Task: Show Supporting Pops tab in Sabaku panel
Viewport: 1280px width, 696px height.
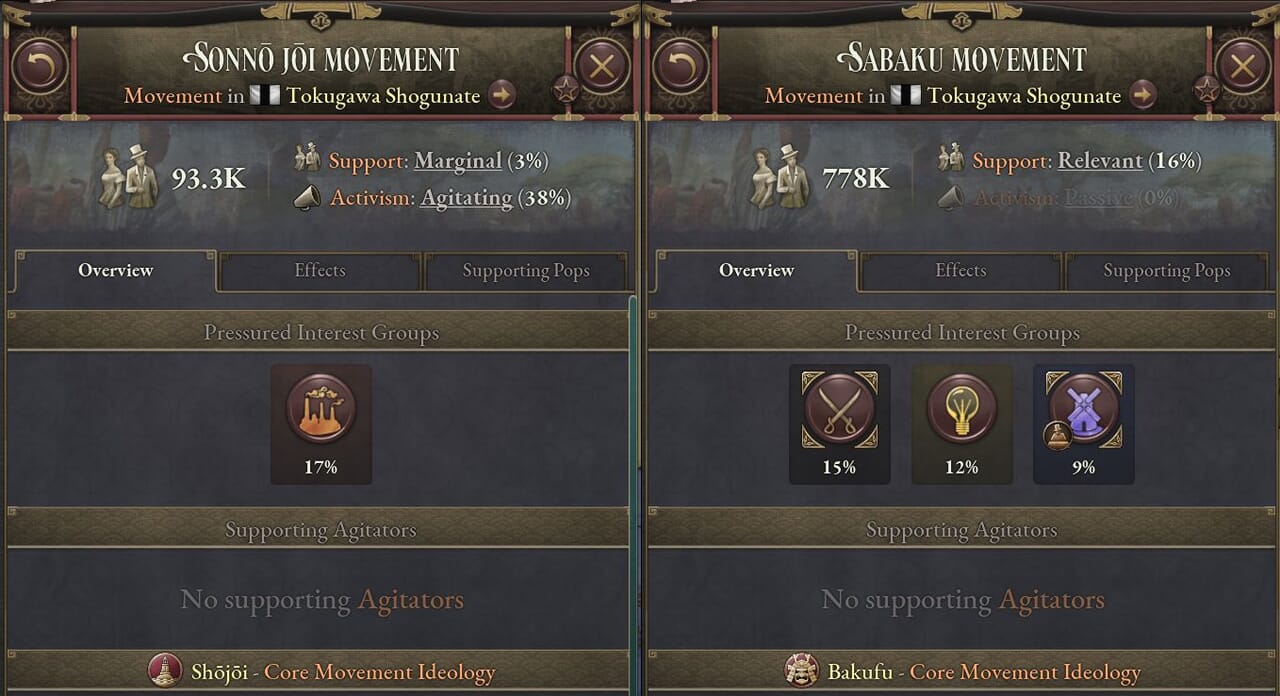Action: pos(1167,271)
